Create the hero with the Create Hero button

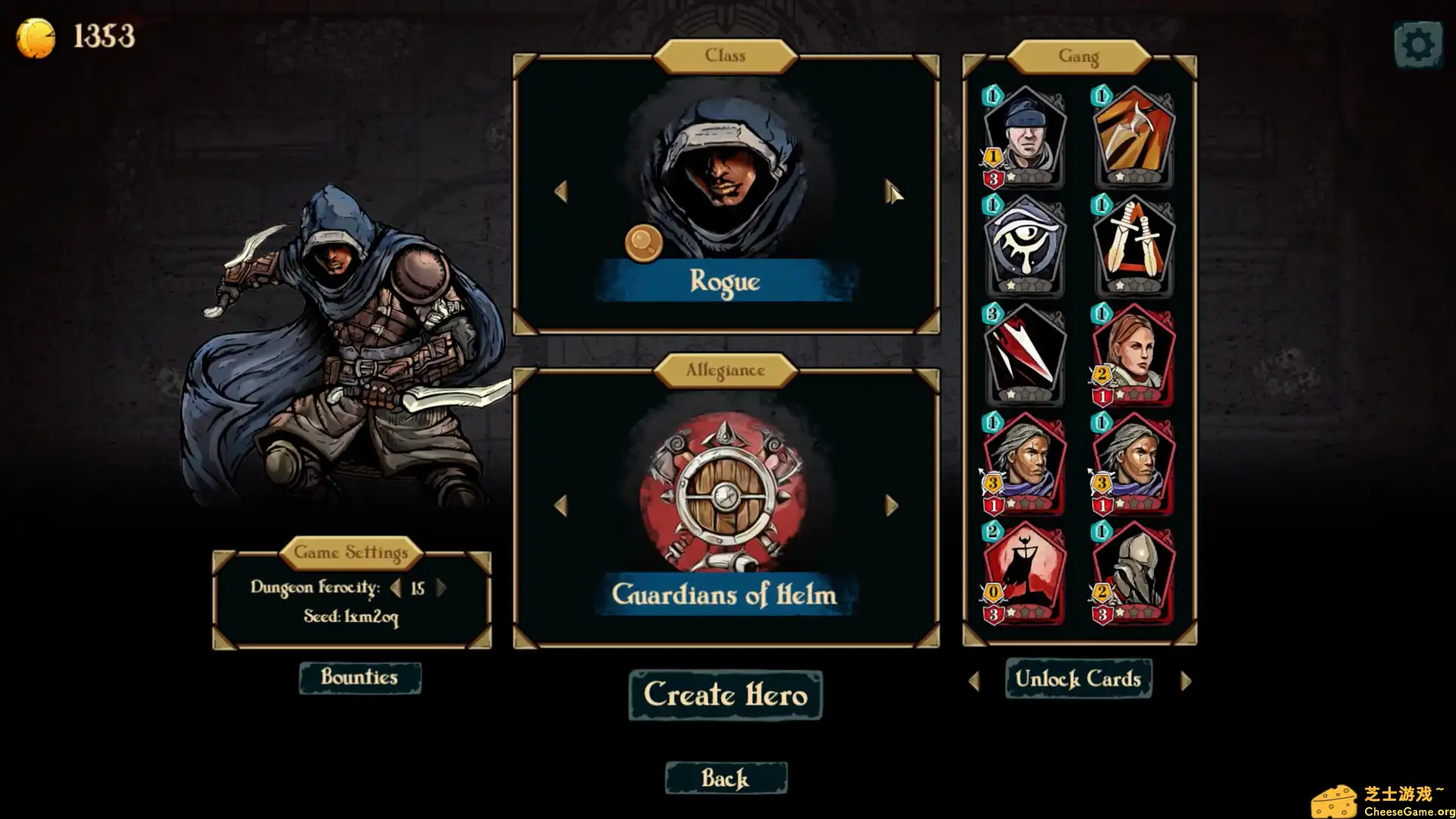click(x=725, y=695)
